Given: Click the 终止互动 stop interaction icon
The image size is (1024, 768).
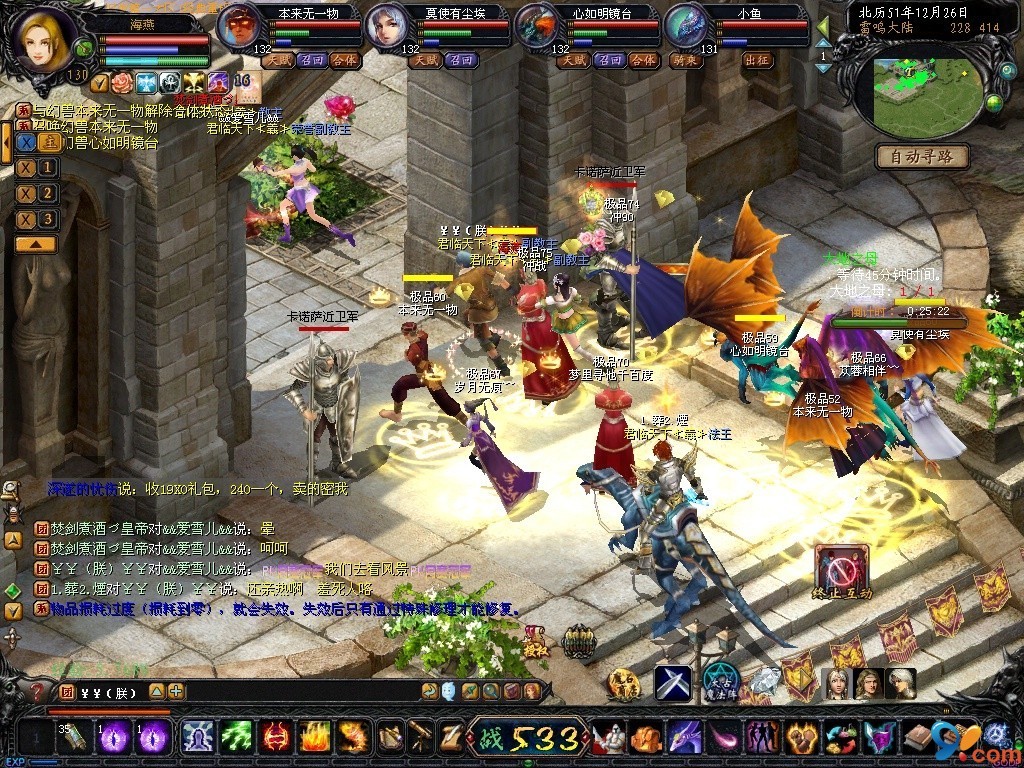Looking at the screenshot, I should click(x=841, y=570).
